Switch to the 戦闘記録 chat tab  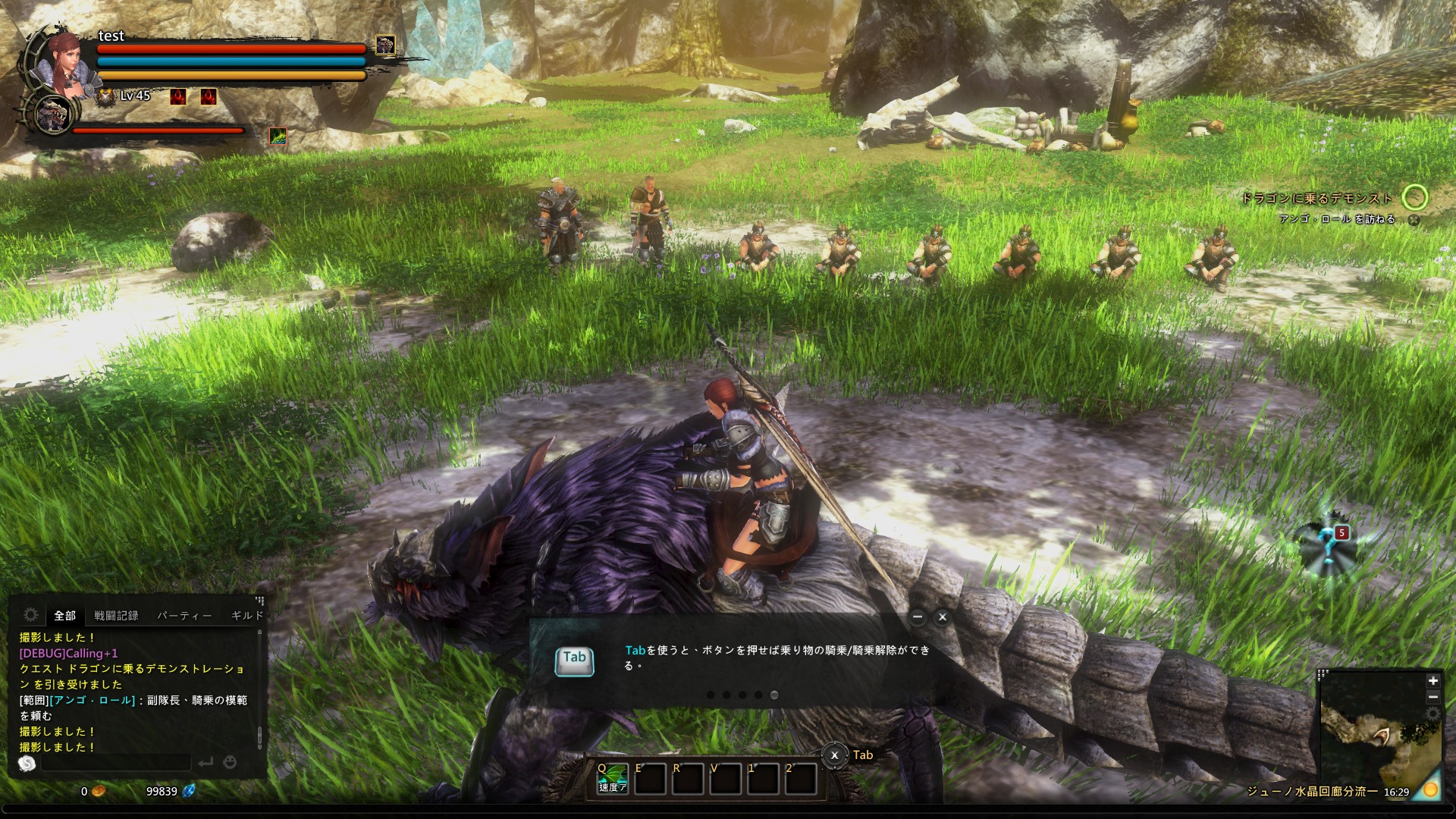[116, 616]
